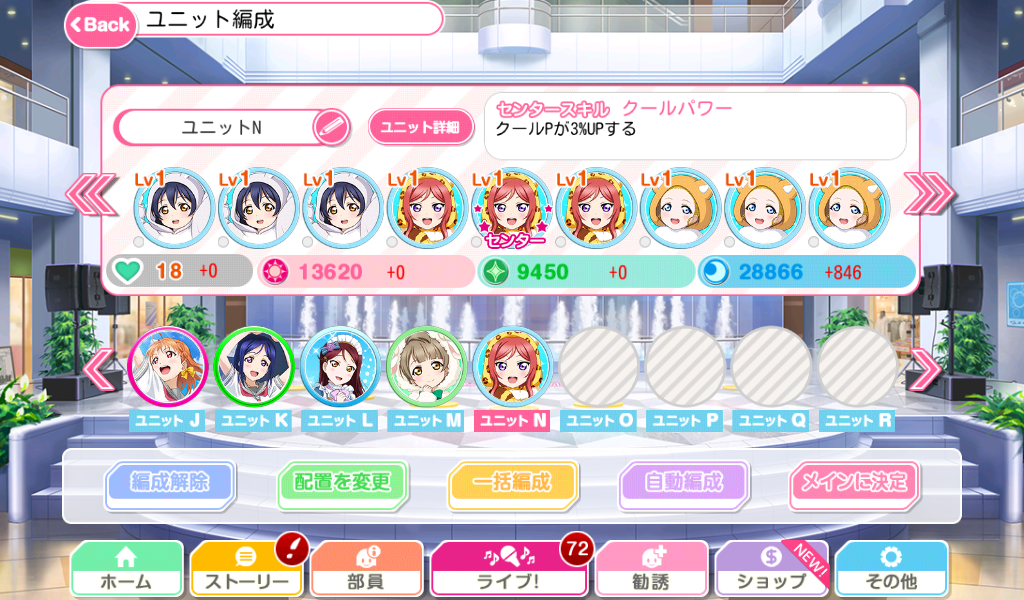Open the ライブ! live menu
The width and height of the screenshot is (1024, 600).
click(x=511, y=569)
